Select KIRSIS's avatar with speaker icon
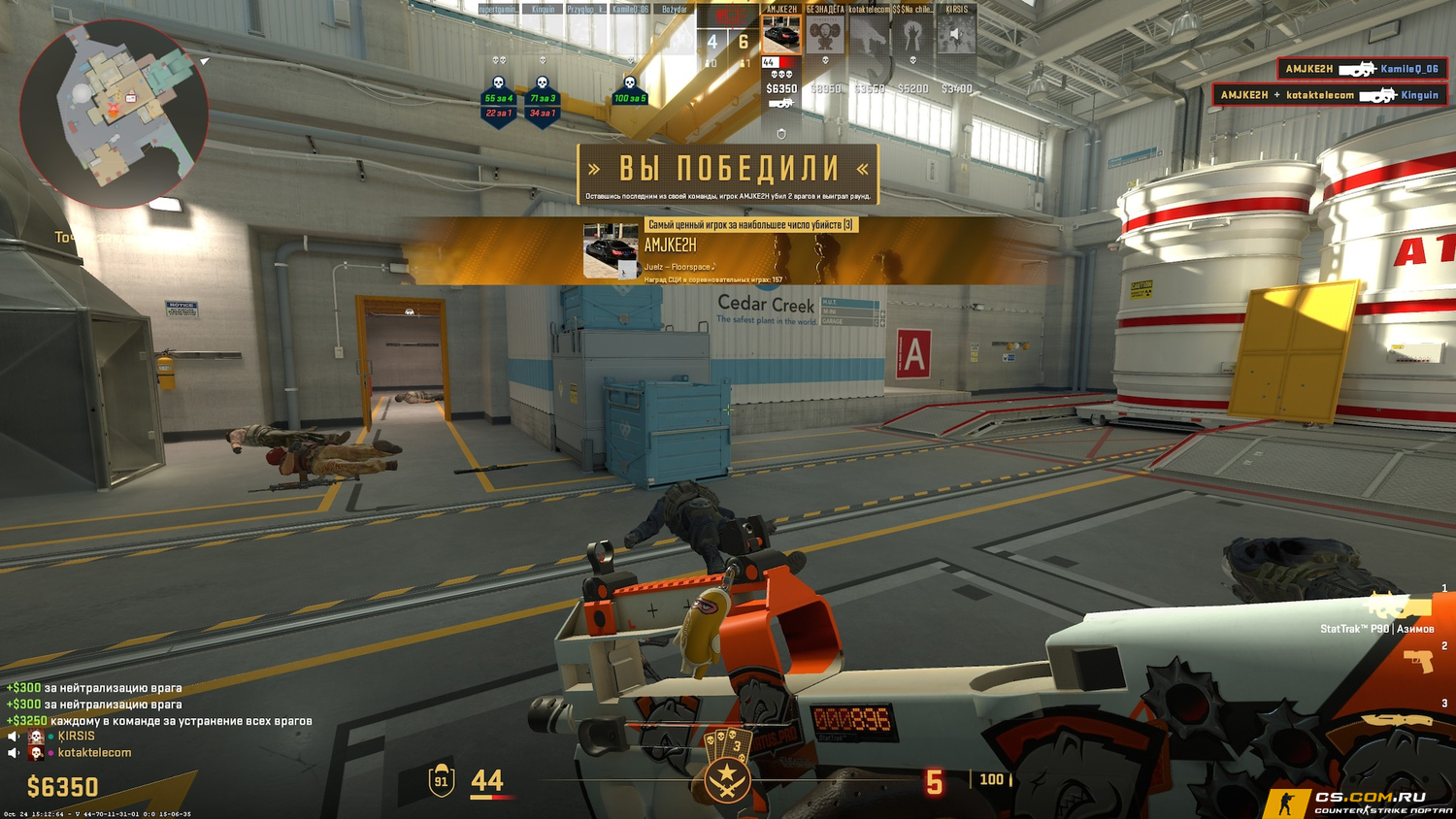Image resolution: width=1456 pixels, height=819 pixels. coord(955,36)
